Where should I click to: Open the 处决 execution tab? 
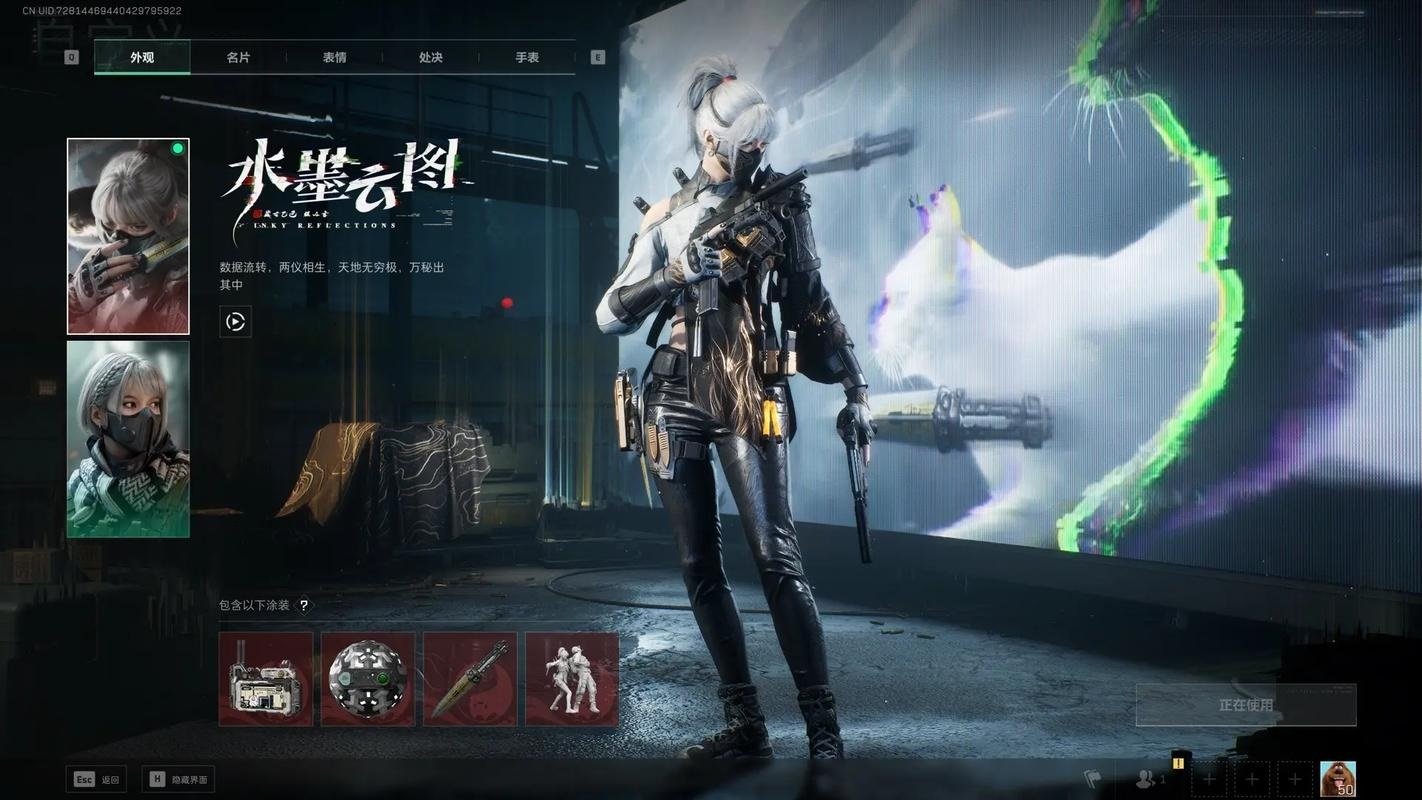(x=431, y=57)
